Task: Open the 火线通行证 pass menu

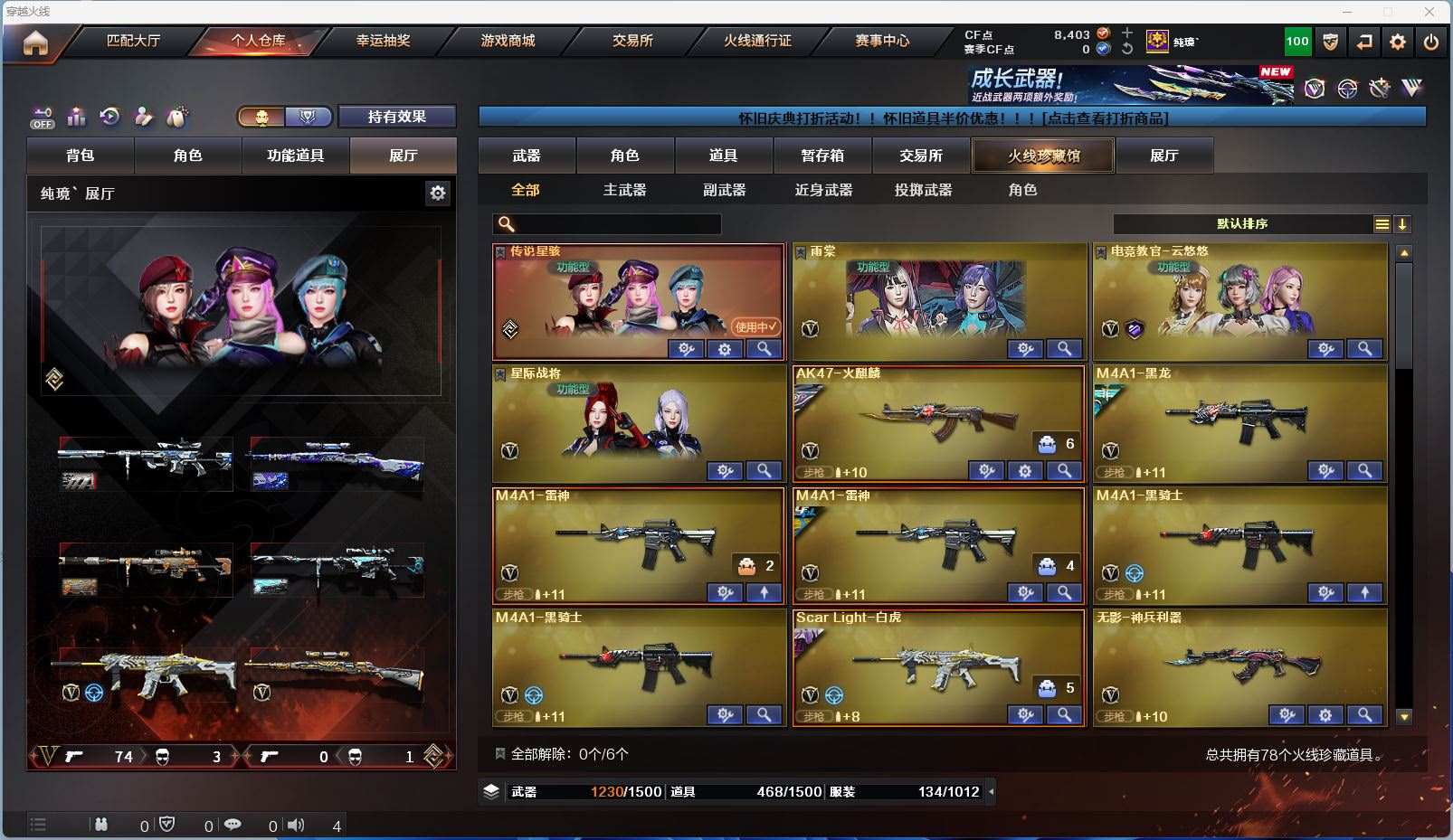Action: (757, 41)
